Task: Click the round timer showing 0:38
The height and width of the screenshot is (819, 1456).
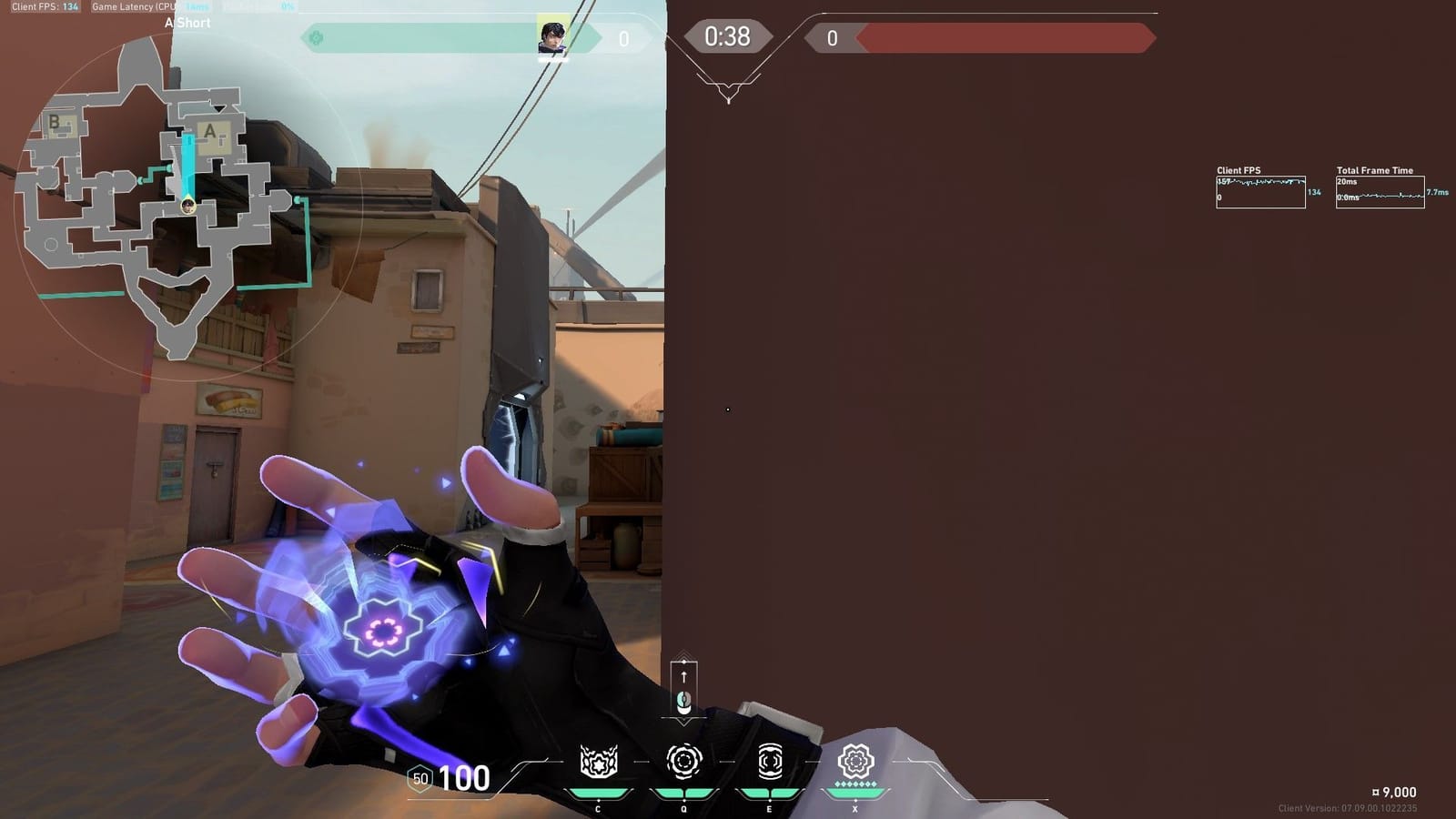Action: [x=727, y=35]
